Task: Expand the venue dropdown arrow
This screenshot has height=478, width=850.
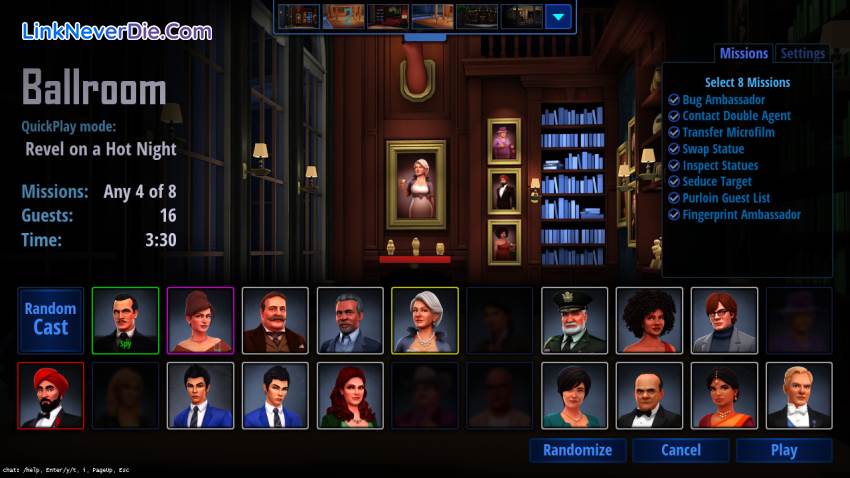Action: point(559,16)
